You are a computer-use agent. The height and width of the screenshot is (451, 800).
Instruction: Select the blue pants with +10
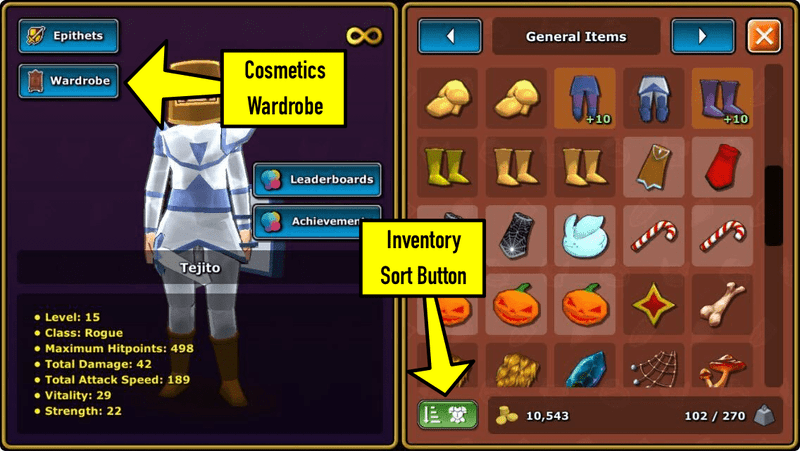tap(584, 98)
